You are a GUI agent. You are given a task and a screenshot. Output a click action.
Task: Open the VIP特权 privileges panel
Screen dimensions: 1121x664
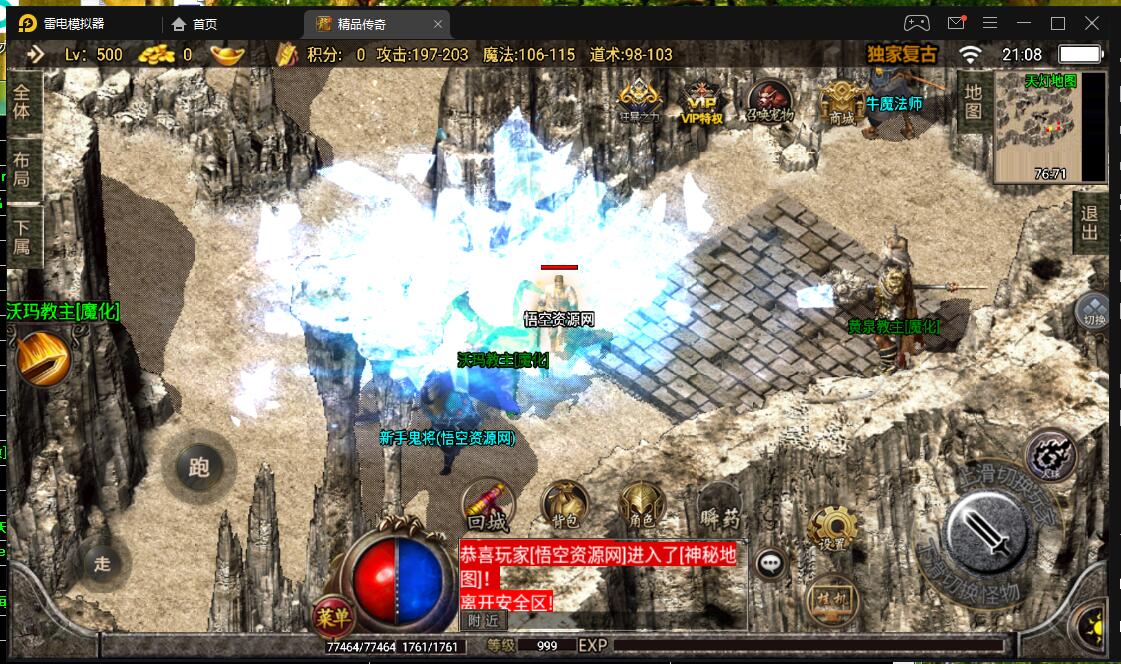point(701,103)
